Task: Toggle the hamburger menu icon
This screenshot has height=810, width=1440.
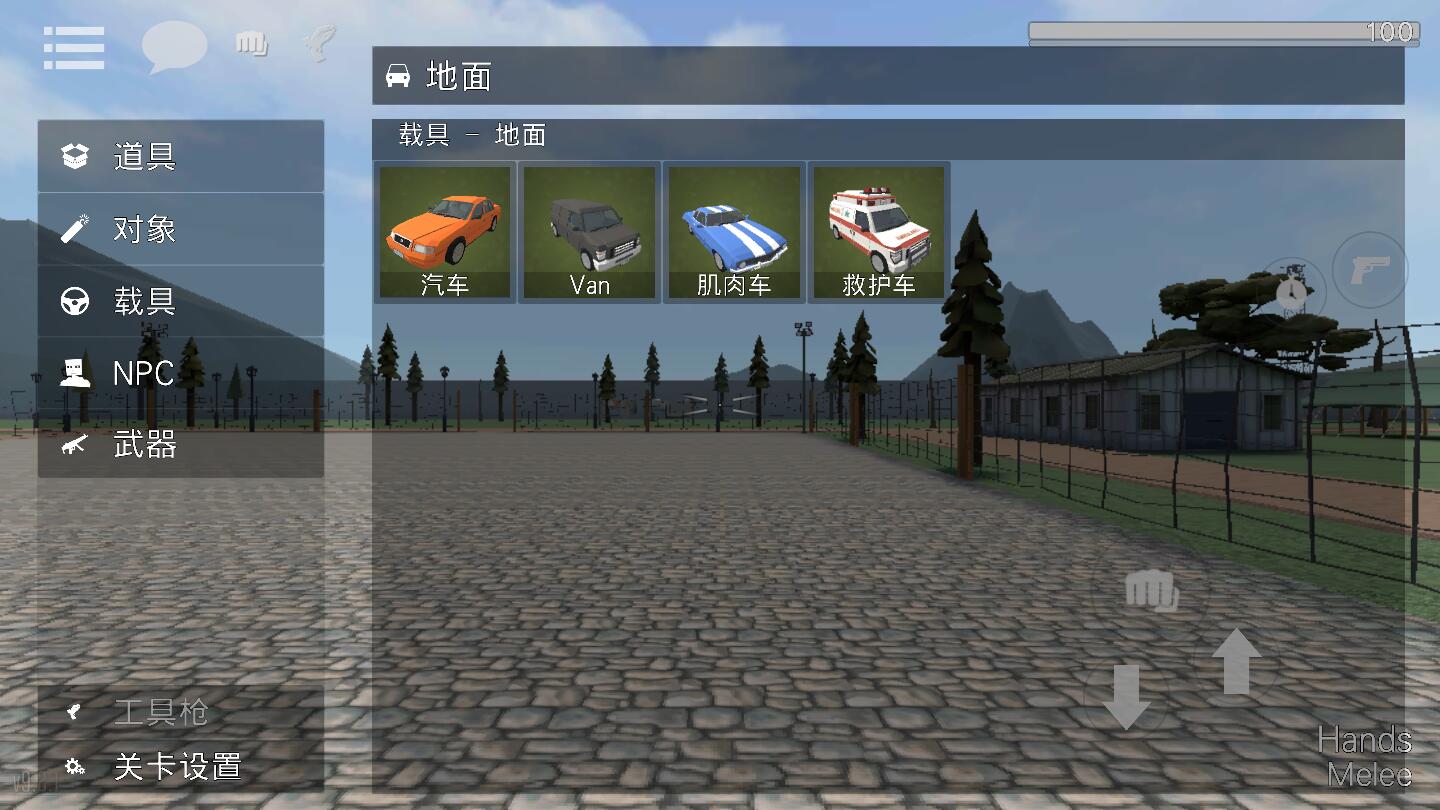Action: [x=74, y=48]
